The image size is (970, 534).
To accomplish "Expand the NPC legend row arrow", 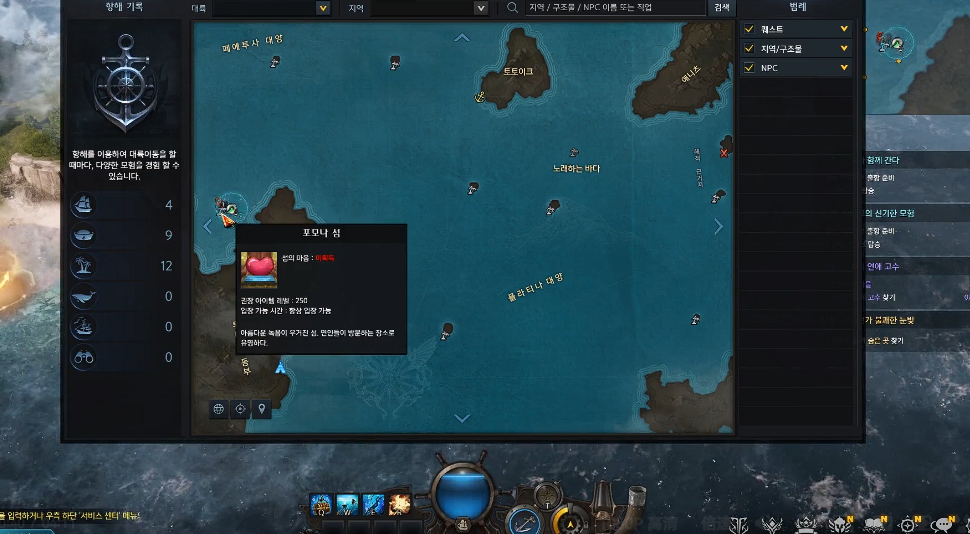I will (845, 68).
